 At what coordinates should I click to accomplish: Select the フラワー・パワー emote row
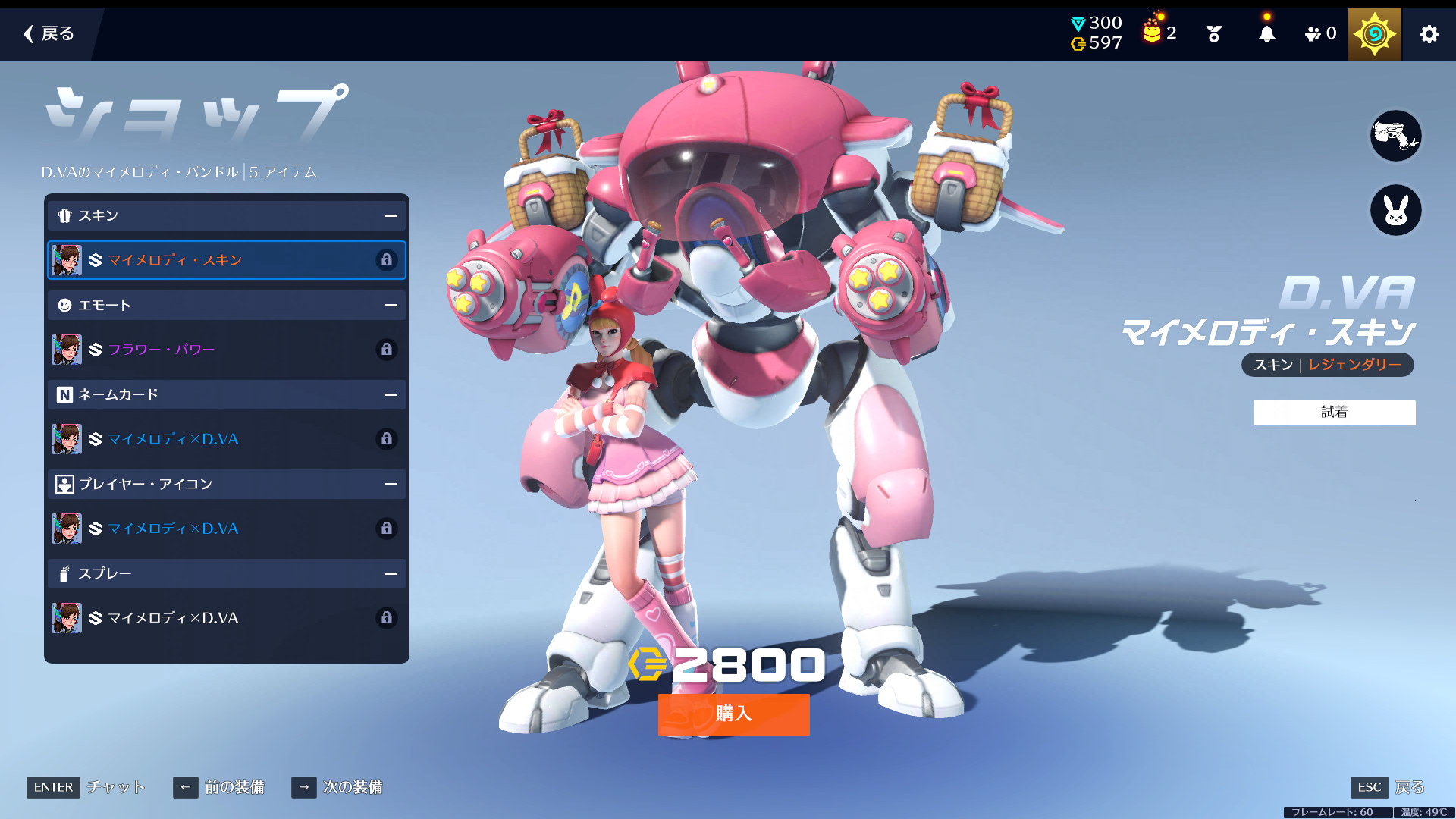(226, 350)
